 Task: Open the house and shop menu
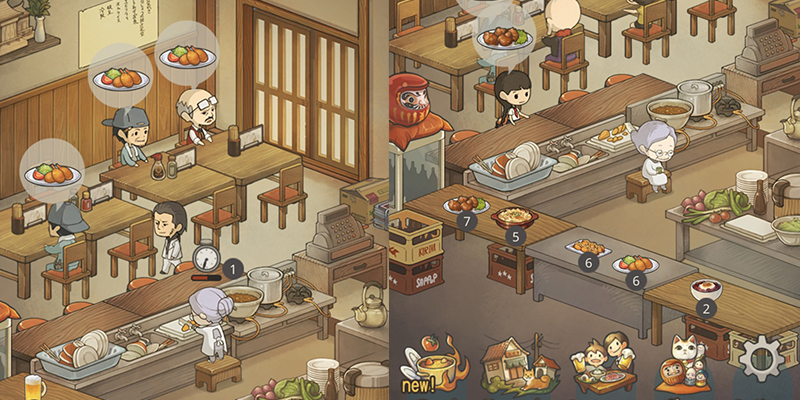point(515,362)
